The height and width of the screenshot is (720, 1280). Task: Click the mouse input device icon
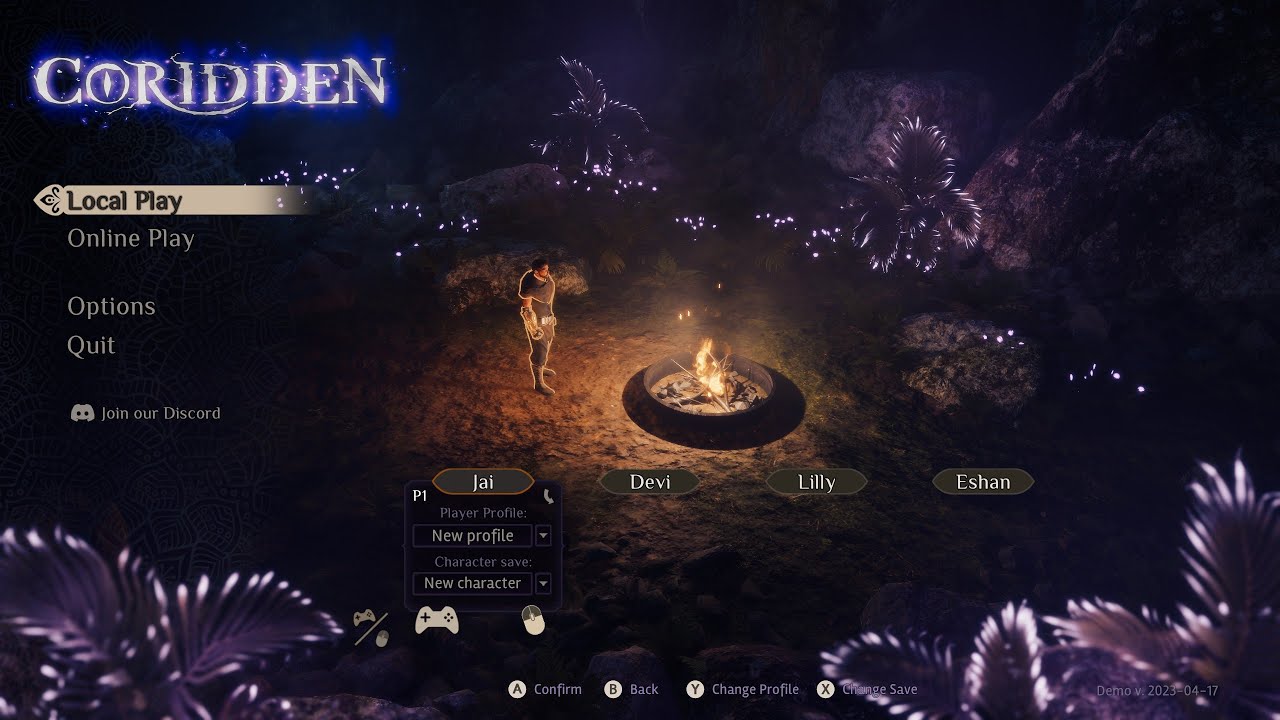534,621
